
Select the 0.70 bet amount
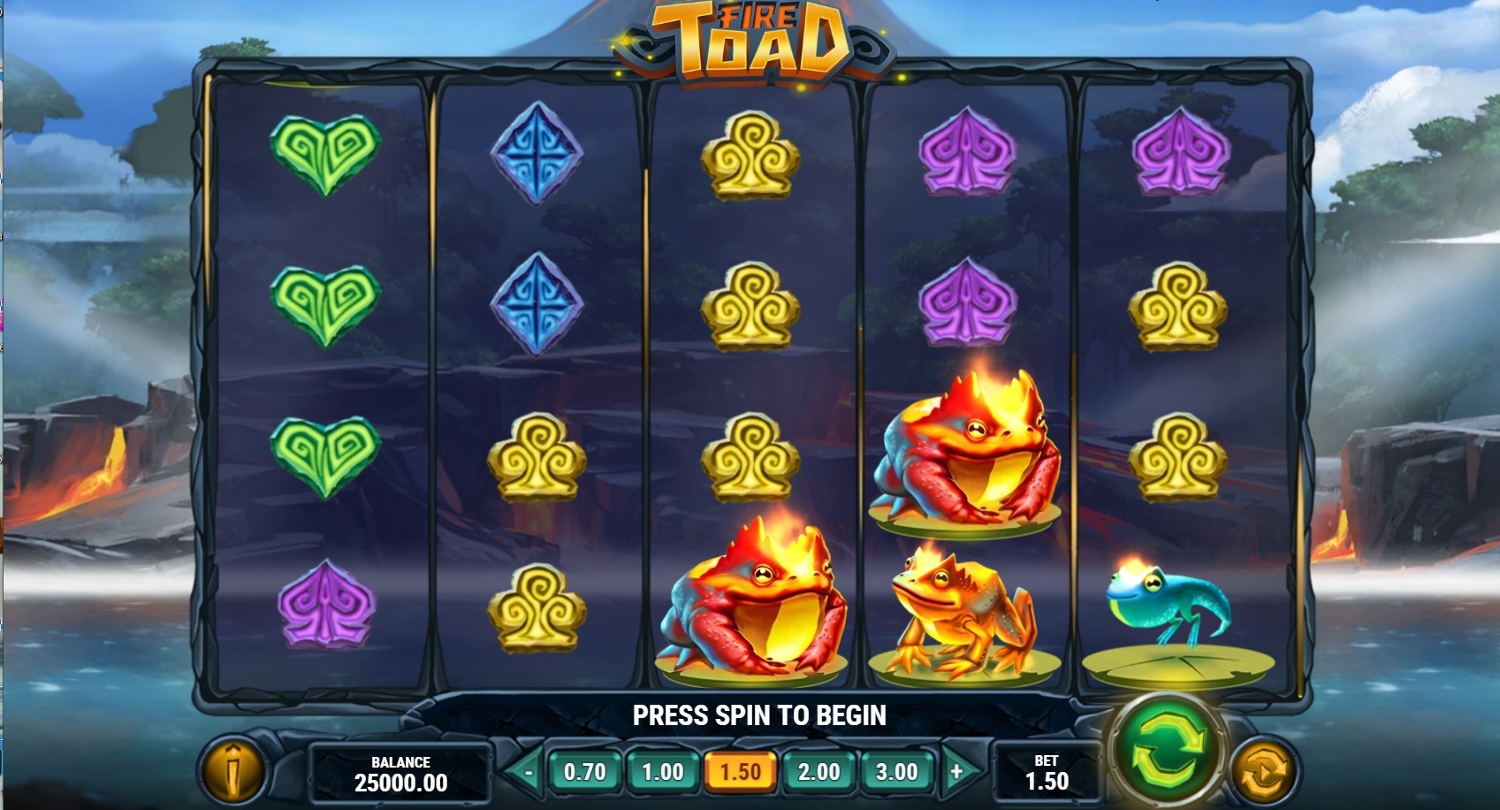585,772
